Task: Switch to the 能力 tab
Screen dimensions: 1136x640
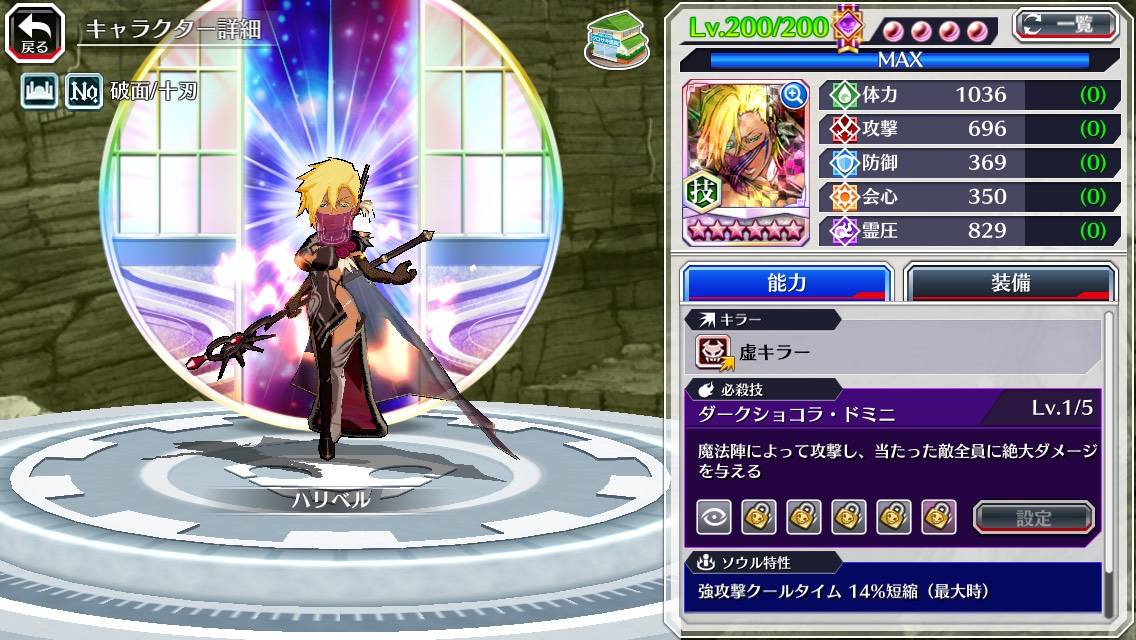Action: pyautogui.click(x=786, y=283)
